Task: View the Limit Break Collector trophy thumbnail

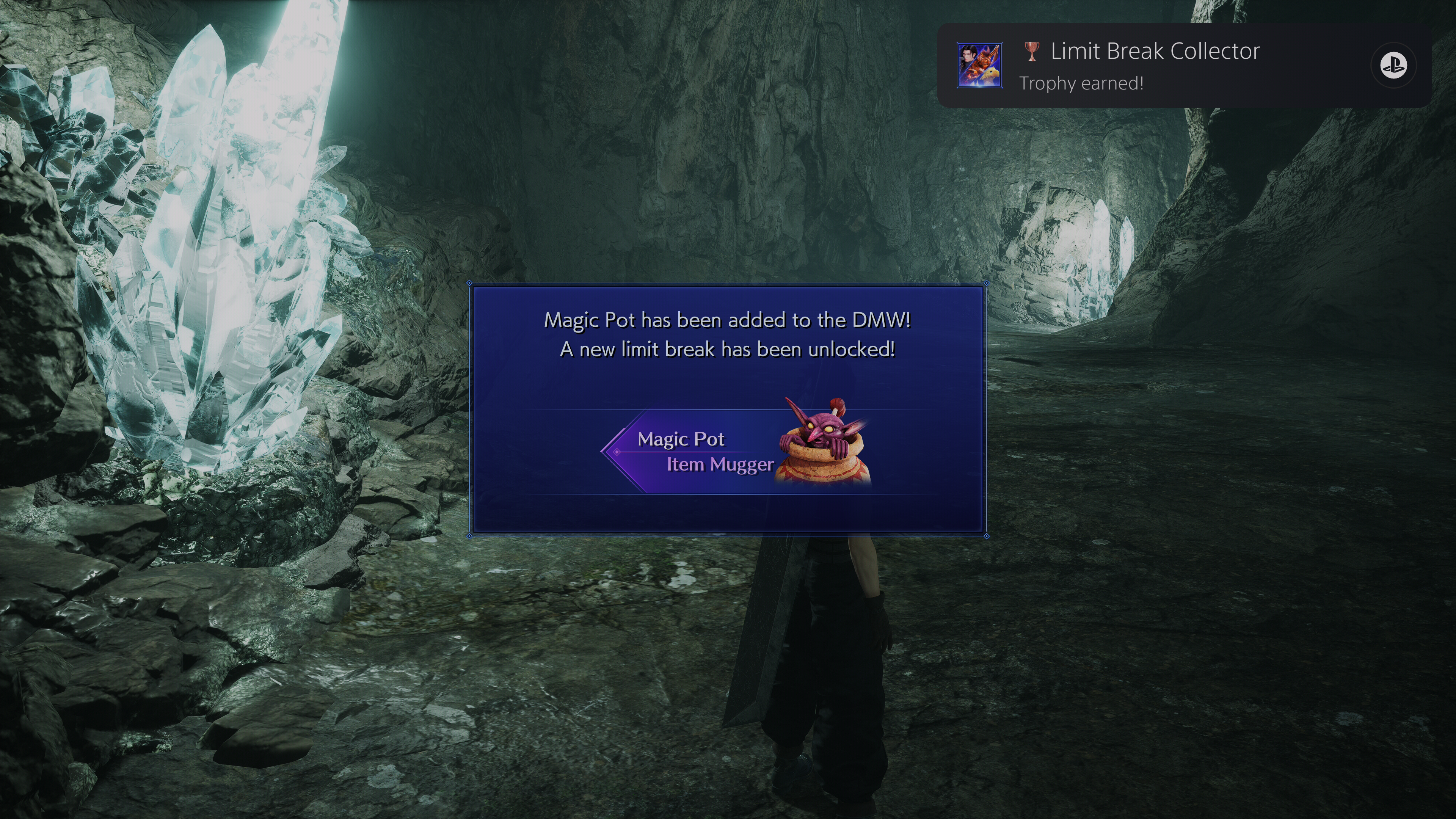Action: pos(979,66)
